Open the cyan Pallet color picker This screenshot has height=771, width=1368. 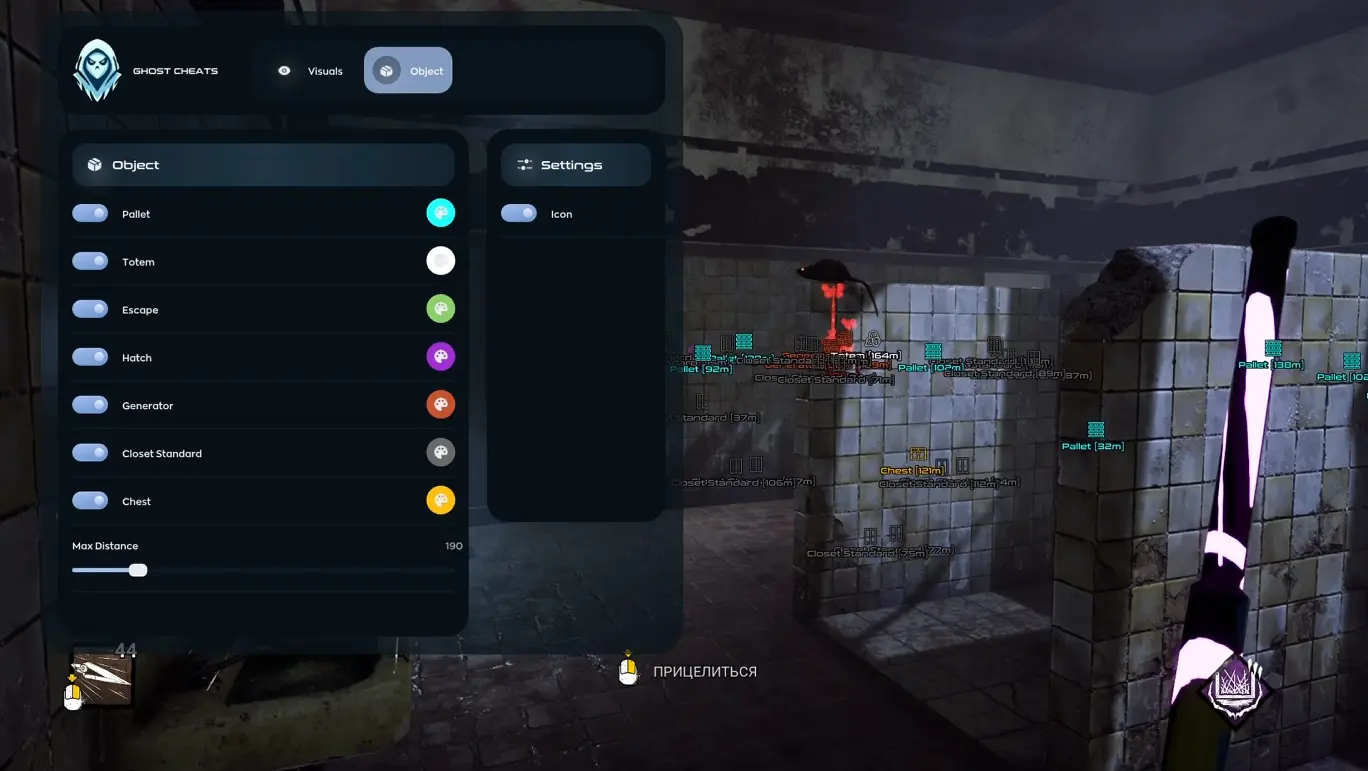click(x=441, y=212)
